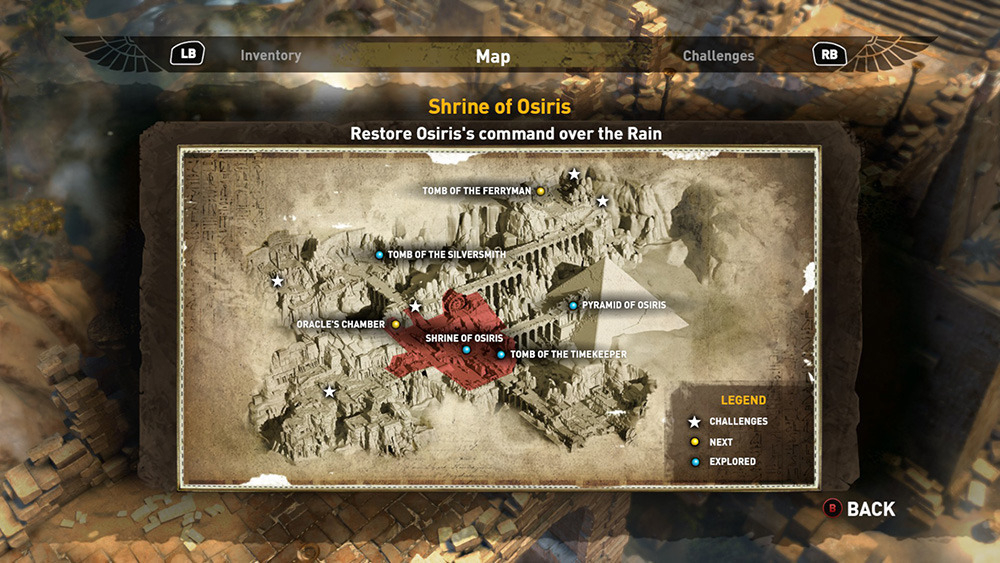This screenshot has height=563, width=1000.
Task: Select the Tomb of the Ferryman marker
Action: (x=540, y=190)
